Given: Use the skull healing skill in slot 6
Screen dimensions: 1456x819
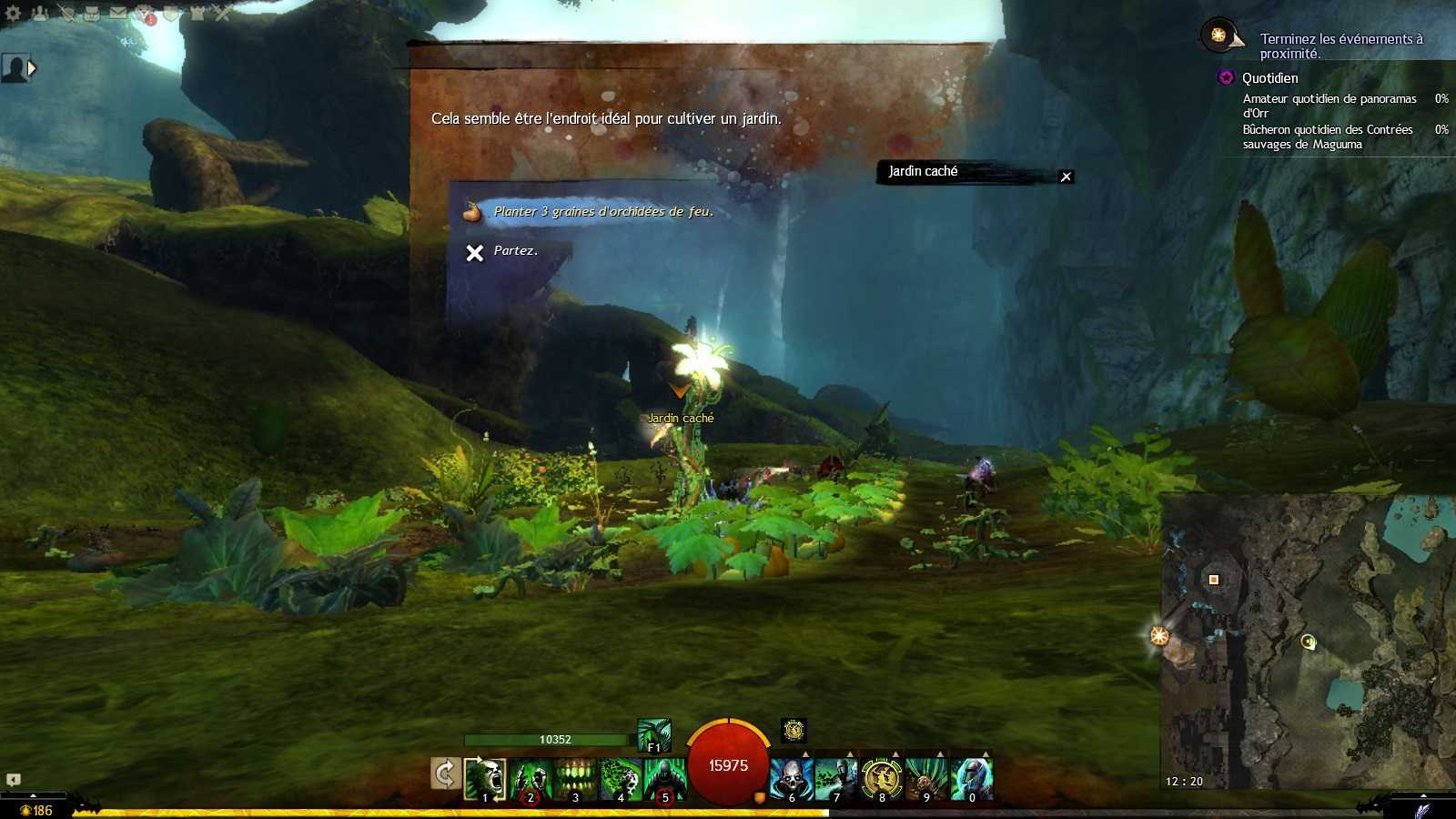Looking at the screenshot, I should (792, 779).
